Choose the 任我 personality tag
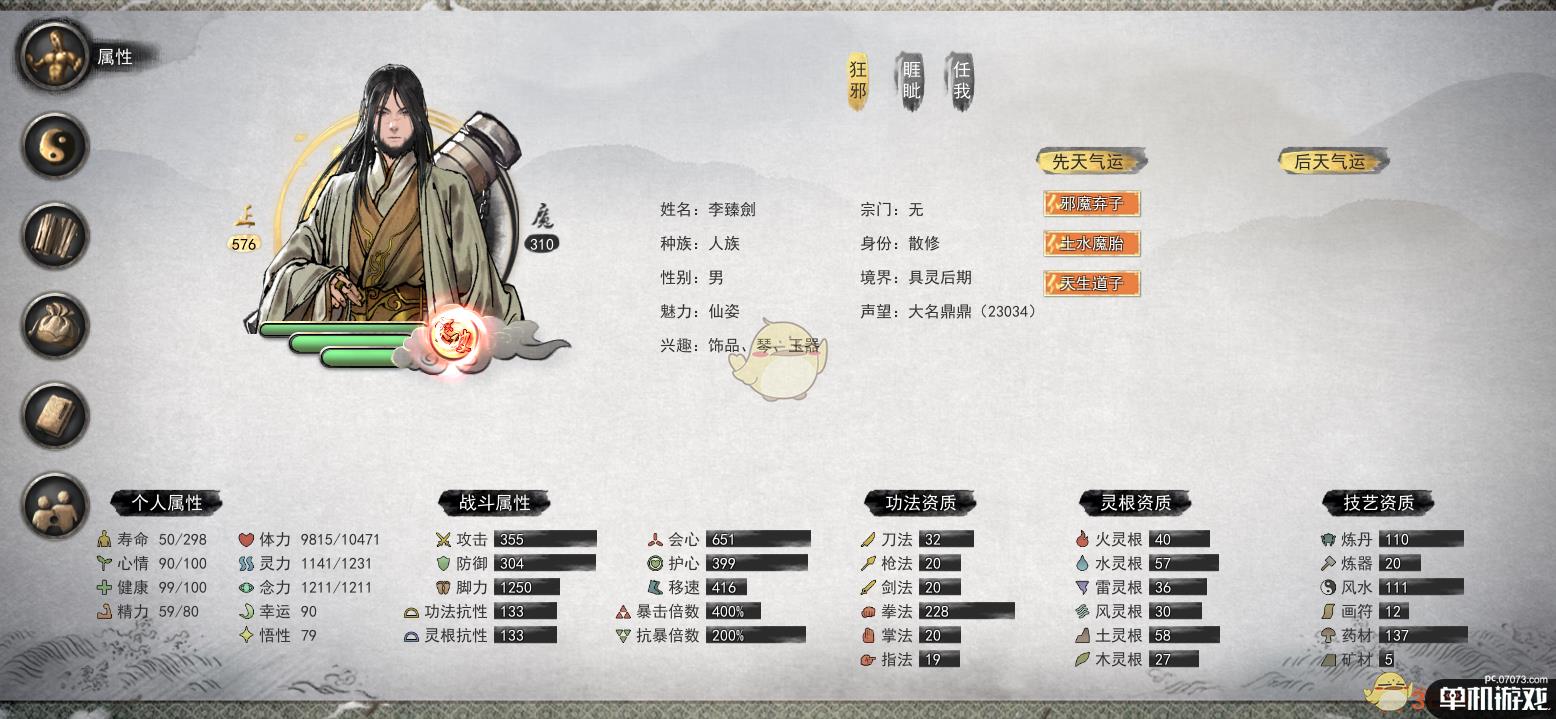Screen dimensions: 1556x719 click(x=961, y=82)
